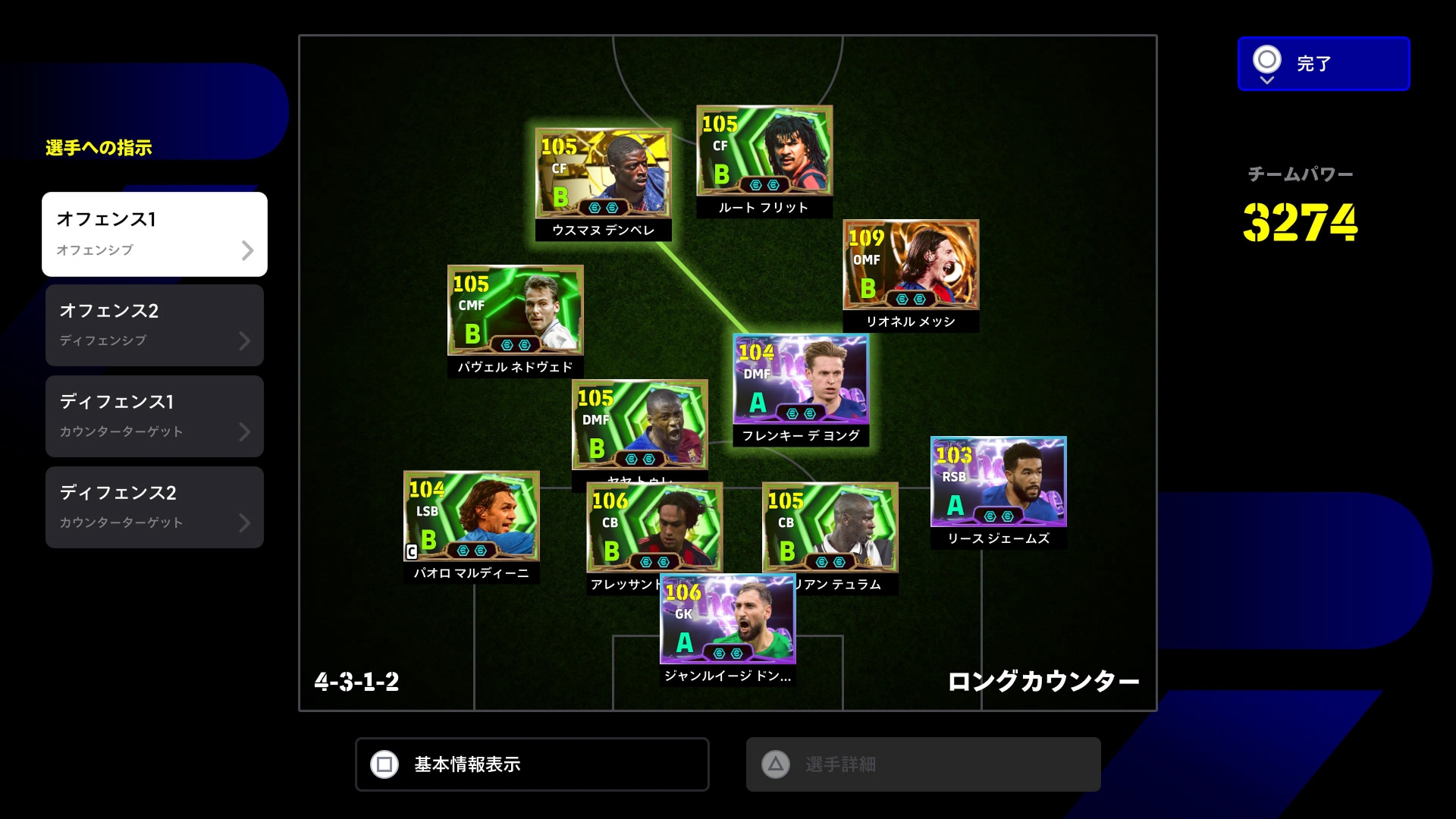Open 選手詳細 player details
Screen dimensions: 1456x819
pyautogui.click(x=923, y=764)
